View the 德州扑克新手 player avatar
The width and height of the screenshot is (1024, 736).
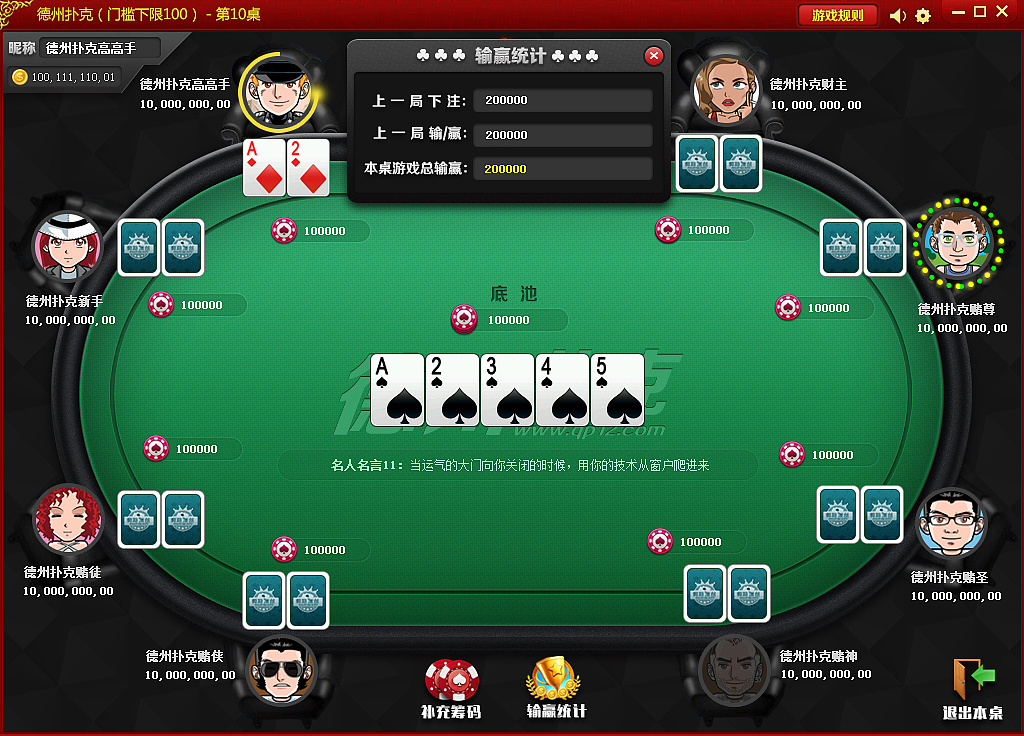coord(68,247)
